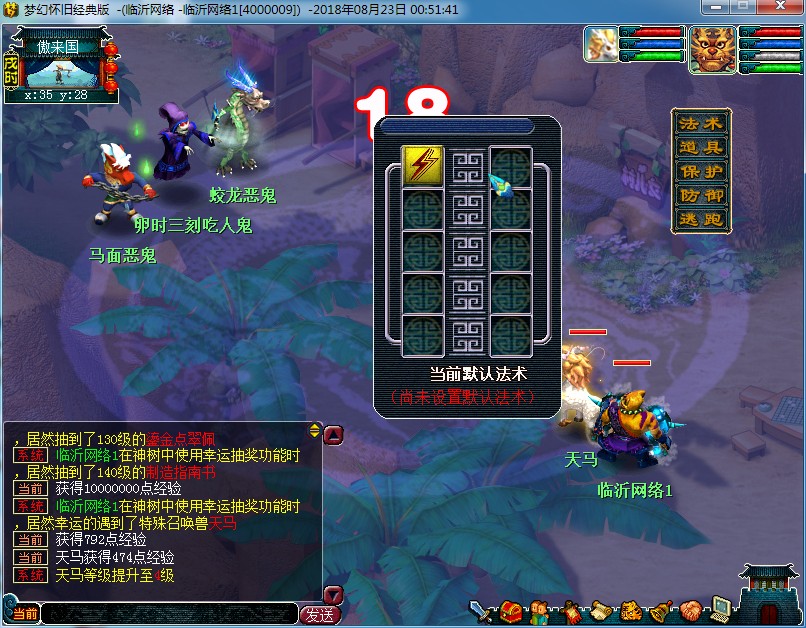This screenshot has width=806, height=628.
Task: Select the lightning bolt spell slot
Action: [423, 165]
